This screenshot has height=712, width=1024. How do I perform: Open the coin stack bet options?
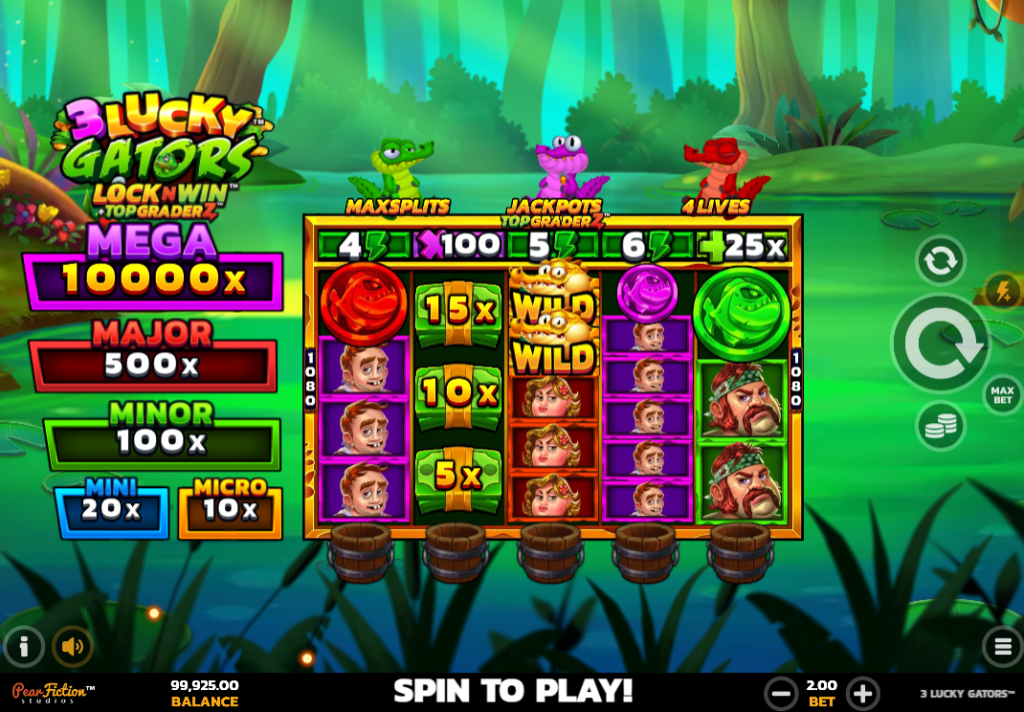click(940, 426)
